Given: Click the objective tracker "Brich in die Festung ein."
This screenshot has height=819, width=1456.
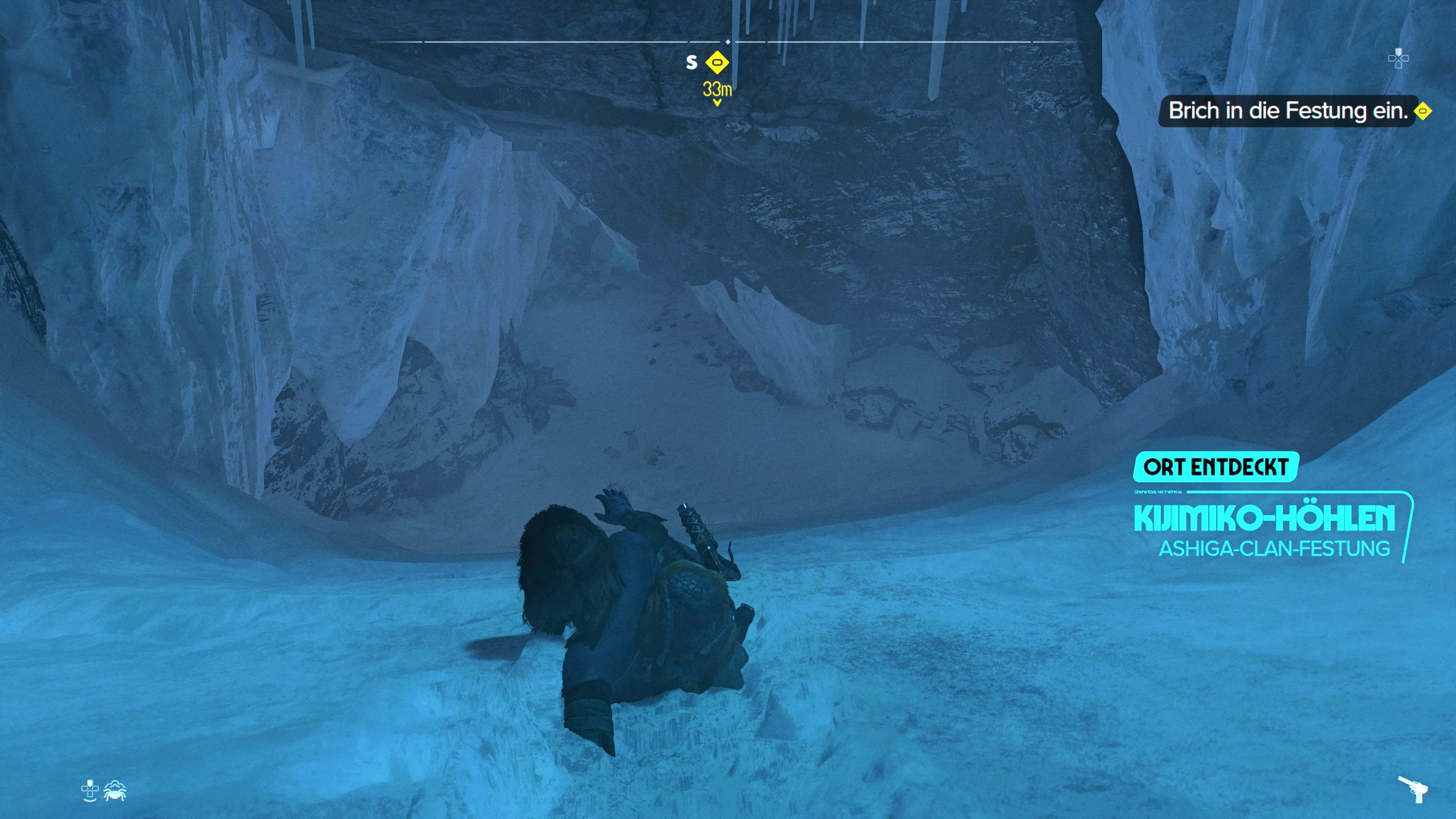Looking at the screenshot, I should click(x=1287, y=111).
